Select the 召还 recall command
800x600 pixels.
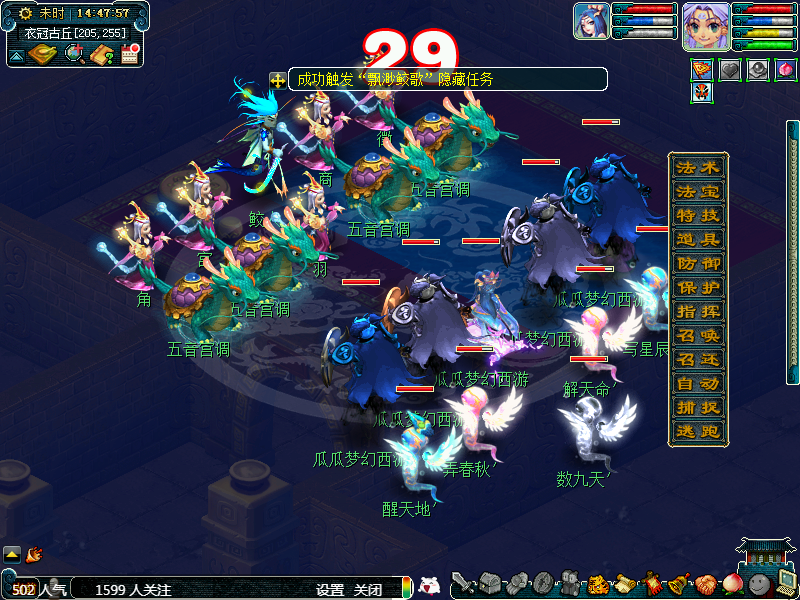698,359
